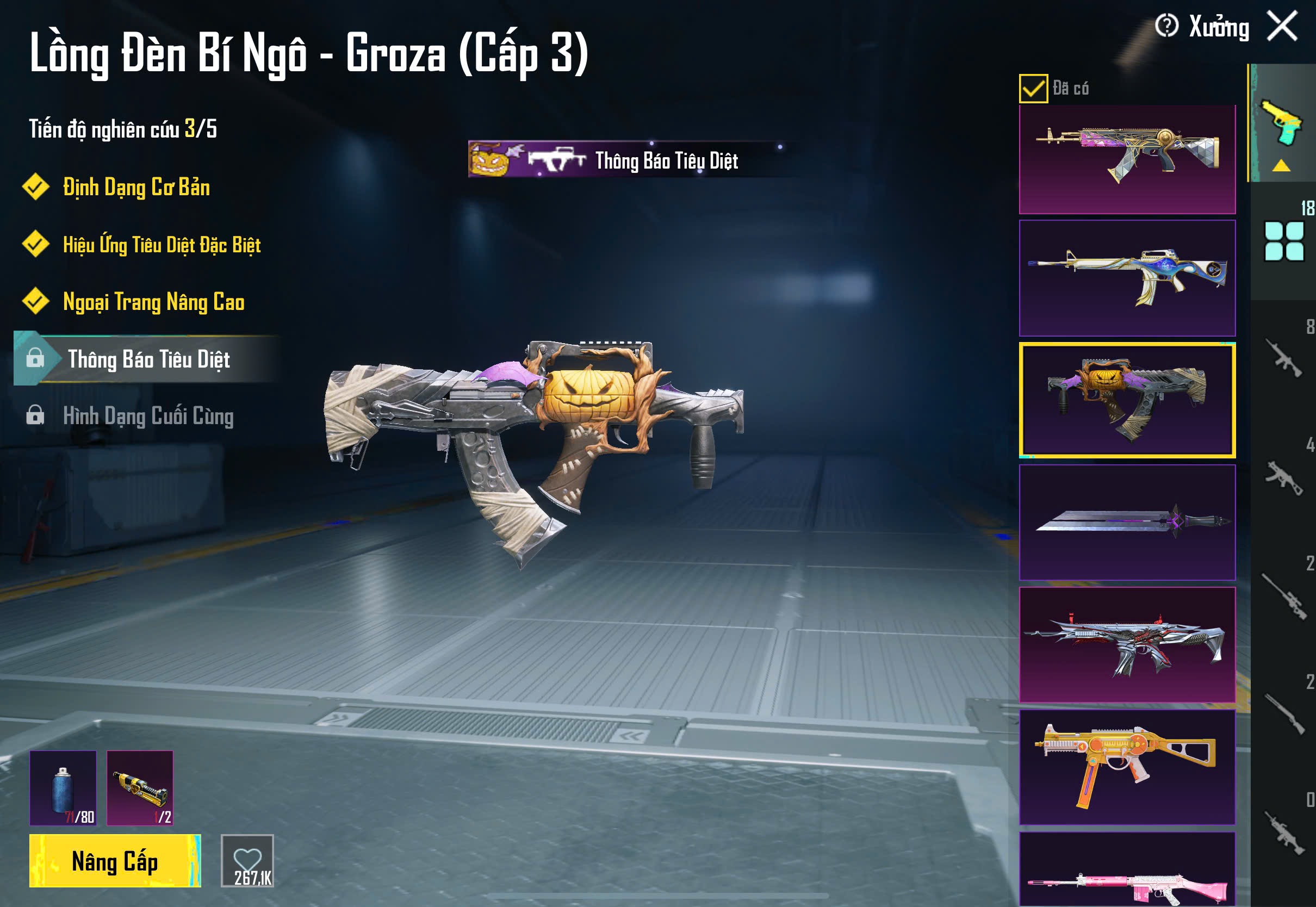Viewport: 1316px width, 907px height.
Task: Select the pumpkin Groza skin thumbnail
Action: coord(1127,400)
